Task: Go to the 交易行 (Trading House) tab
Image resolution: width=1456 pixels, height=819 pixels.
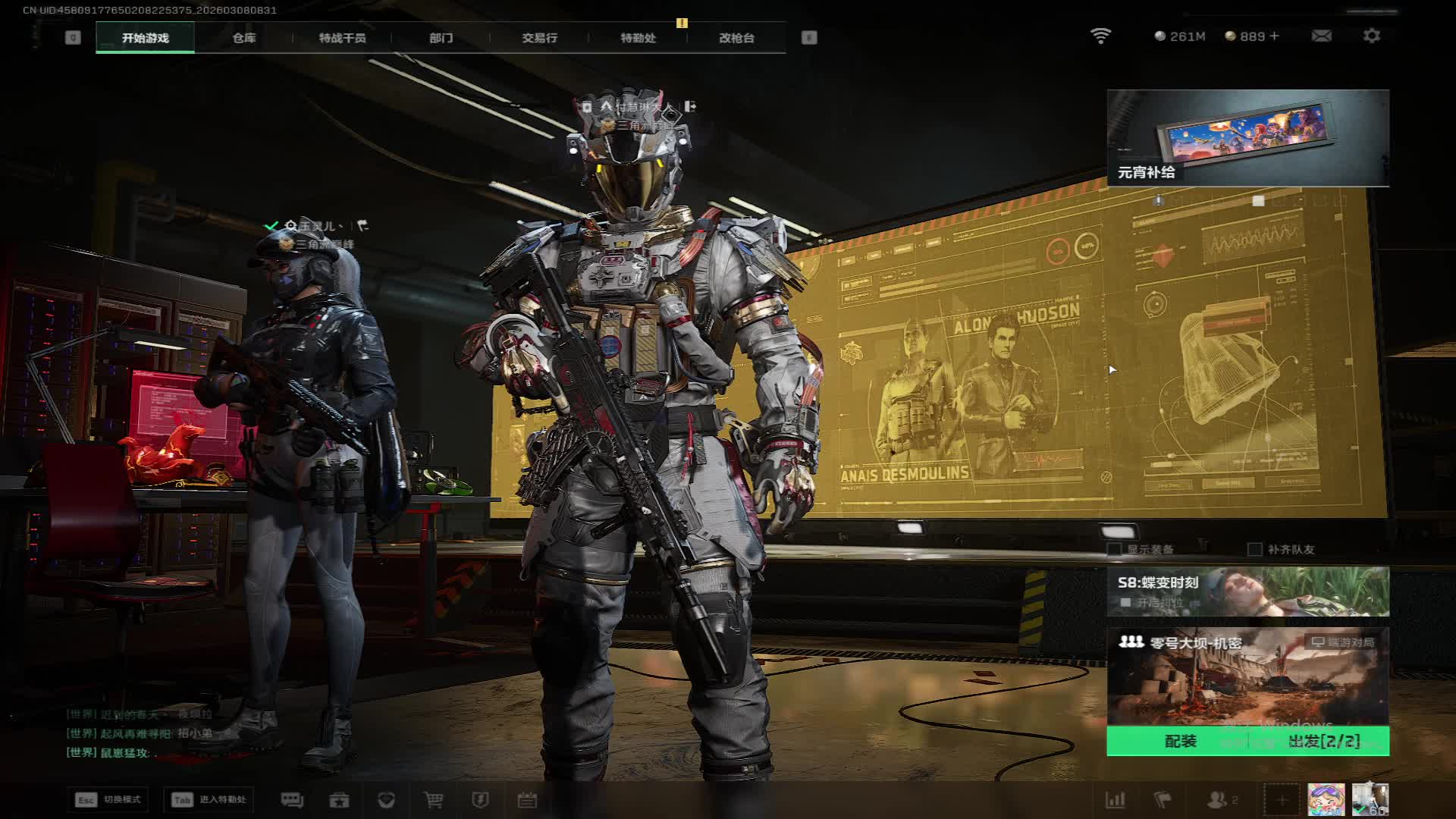Action: pyautogui.click(x=539, y=38)
